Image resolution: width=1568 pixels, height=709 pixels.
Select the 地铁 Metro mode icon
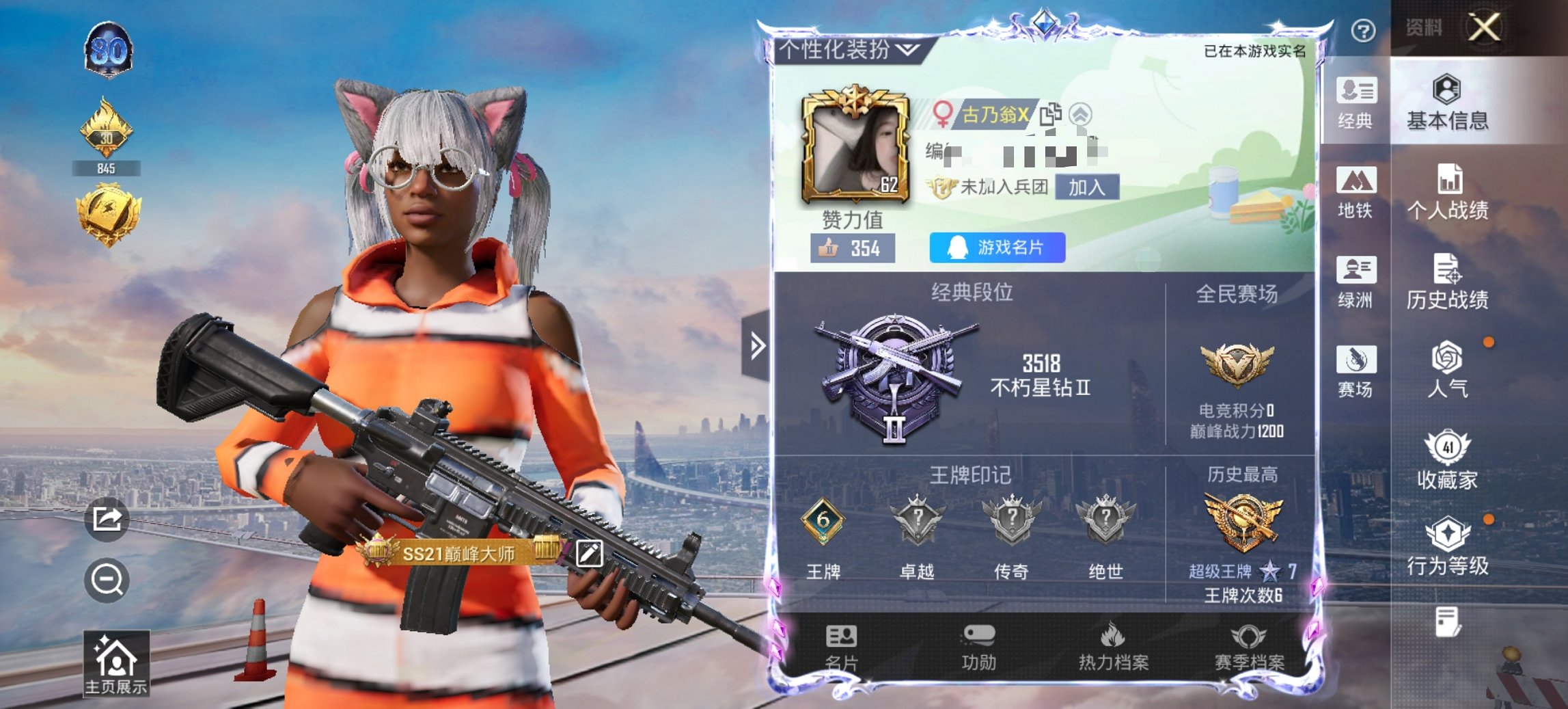[x=1357, y=195]
